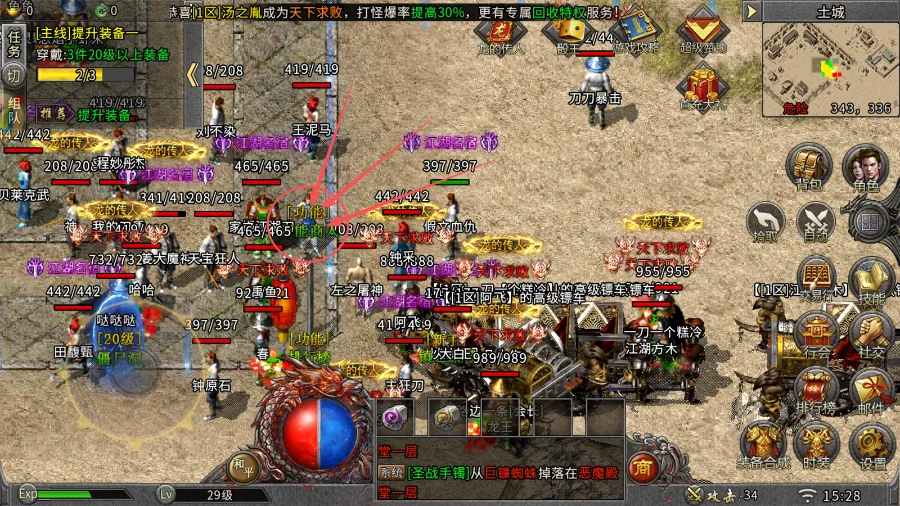The height and width of the screenshot is (506, 900).
Task: Claim the 首充大礼 red gift box
Action: click(x=703, y=84)
